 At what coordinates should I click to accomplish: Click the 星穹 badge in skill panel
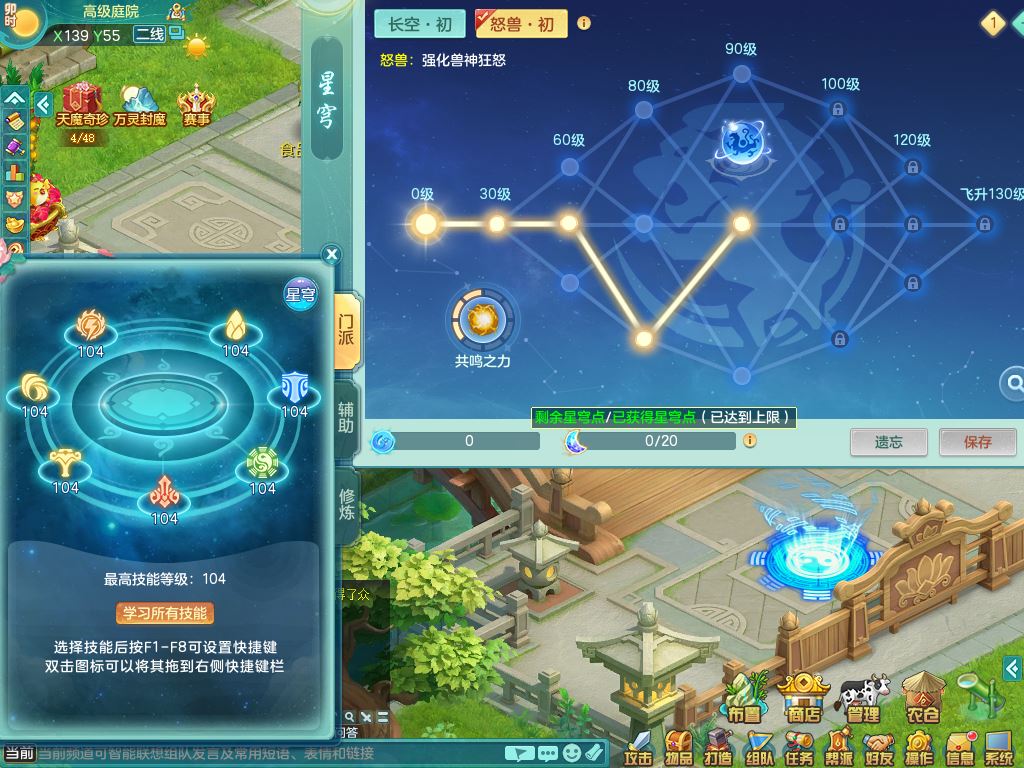[x=300, y=293]
